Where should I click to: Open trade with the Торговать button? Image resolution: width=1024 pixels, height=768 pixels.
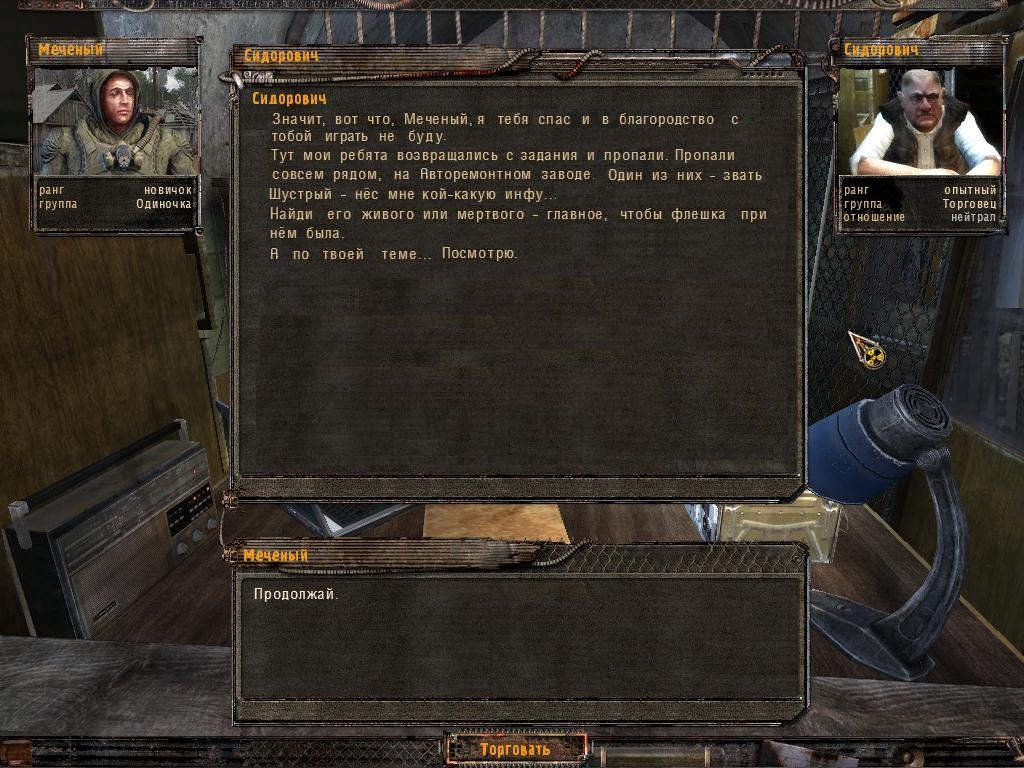click(x=515, y=749)
